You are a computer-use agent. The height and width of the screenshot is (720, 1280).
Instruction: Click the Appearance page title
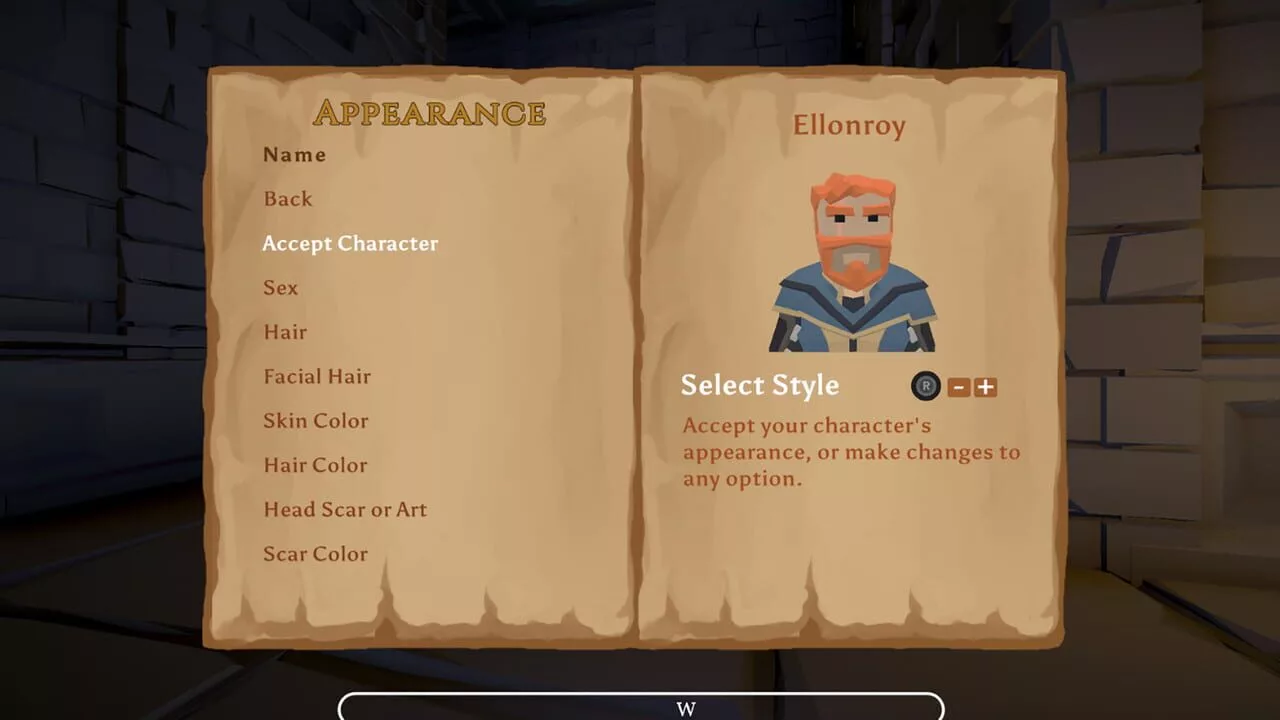[429, 113]
